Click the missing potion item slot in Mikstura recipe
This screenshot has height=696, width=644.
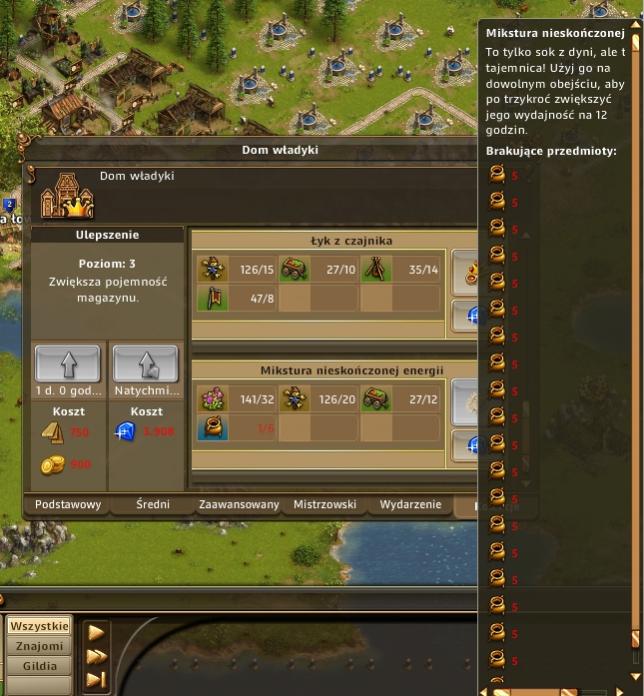coord(212,428)
